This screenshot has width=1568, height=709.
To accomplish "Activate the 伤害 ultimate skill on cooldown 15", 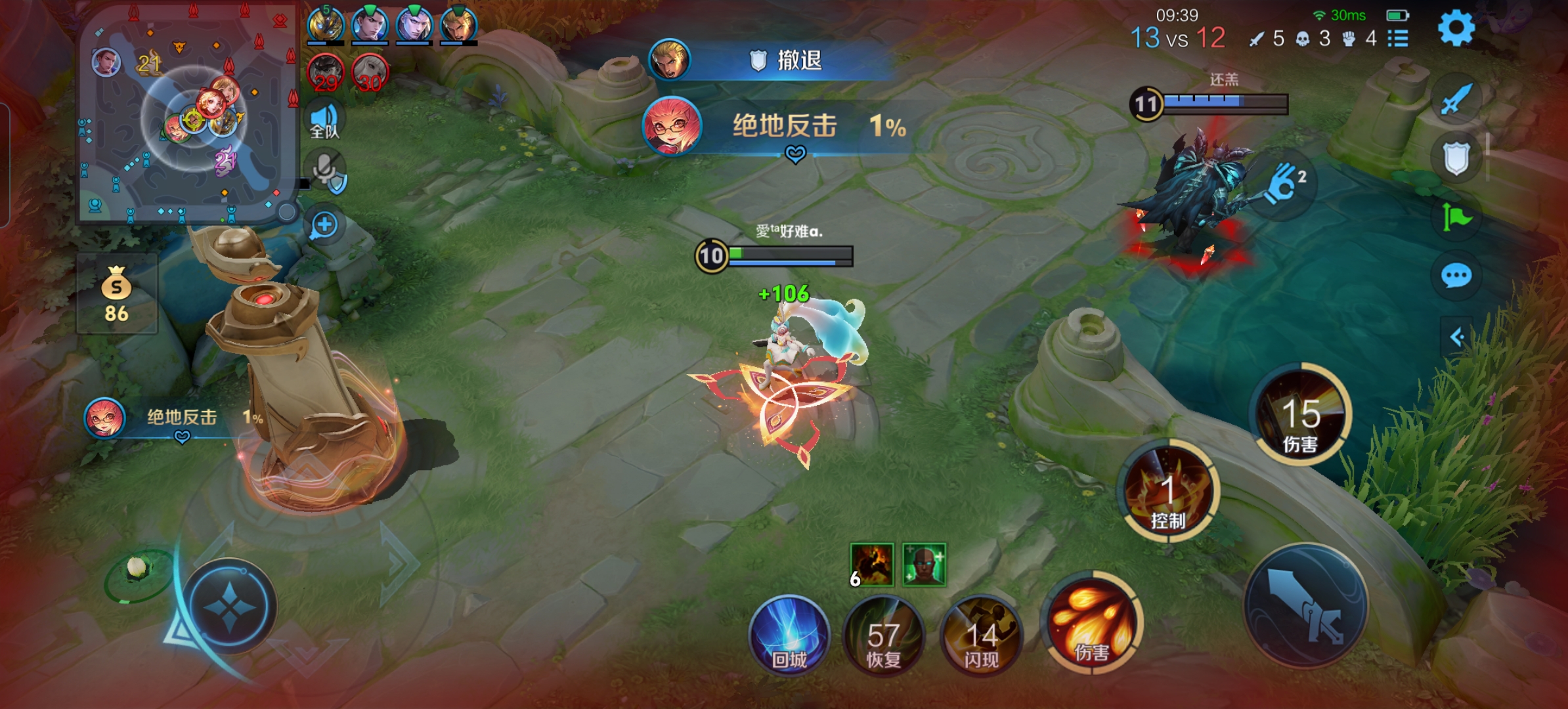I will click(x=1301, y=415).
